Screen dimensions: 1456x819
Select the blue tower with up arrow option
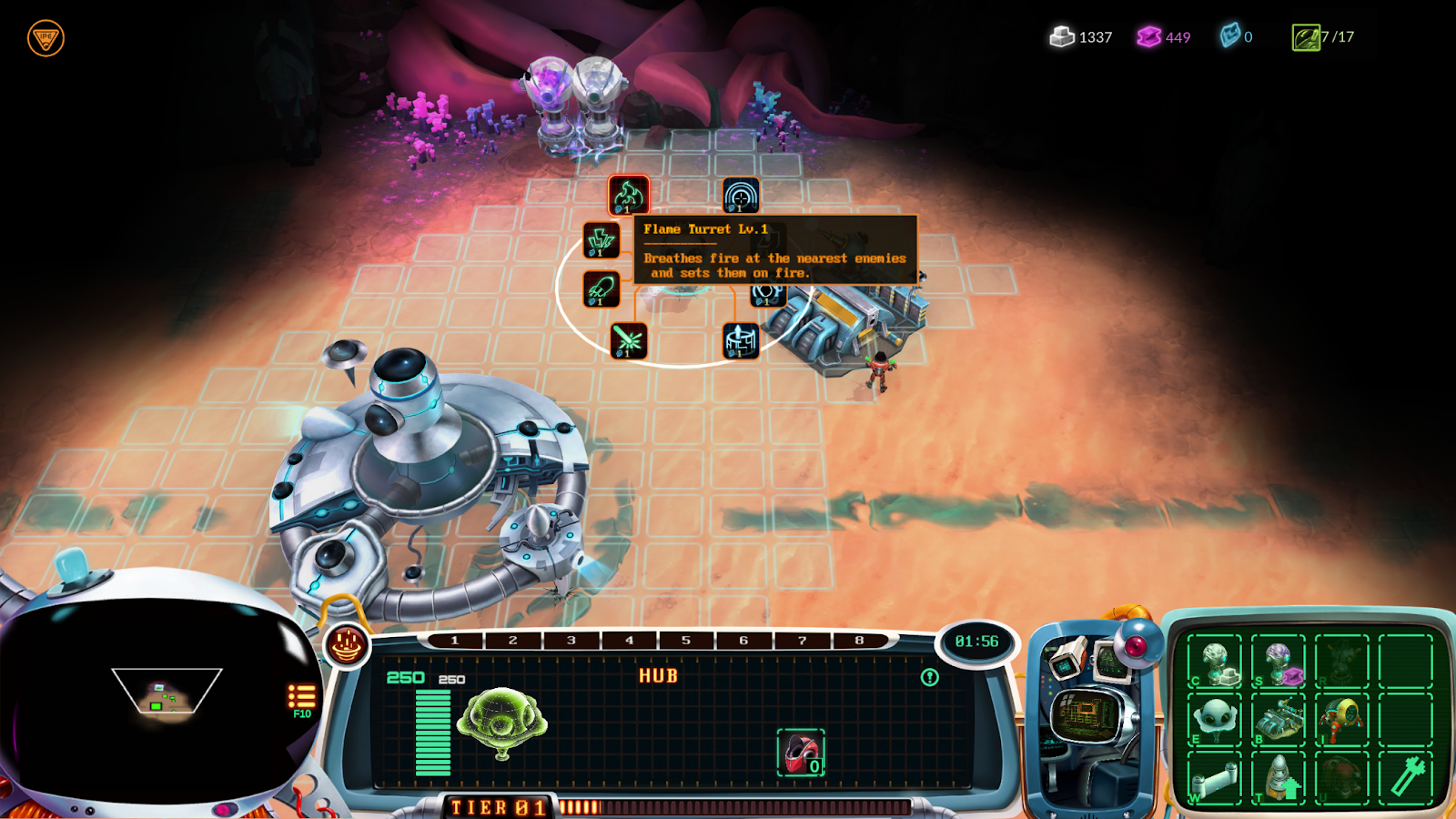click(741, 341)
